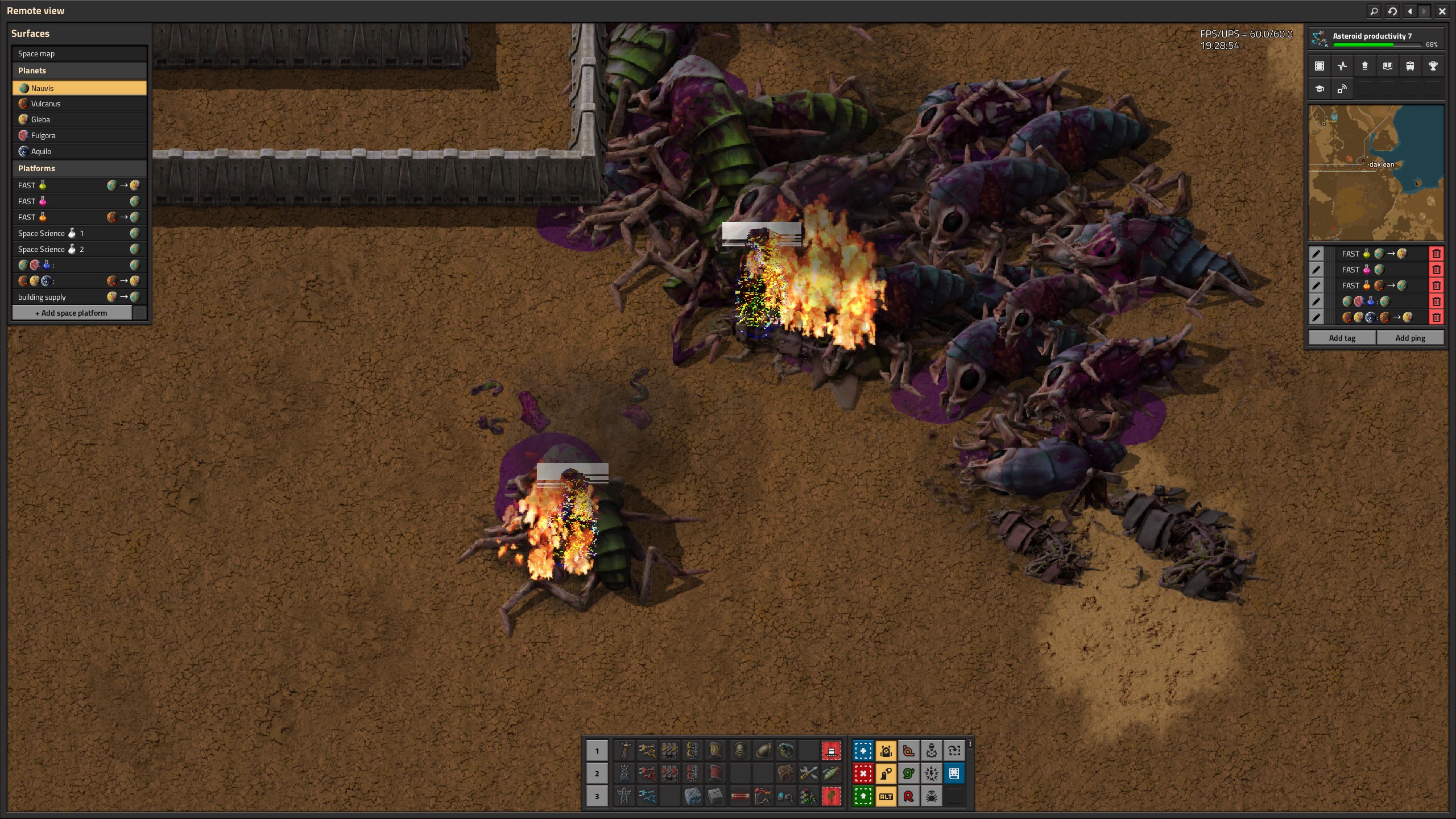Choose the Add ping button
The width and height of the screenshot is (1456, 819).
point(1410,338)
